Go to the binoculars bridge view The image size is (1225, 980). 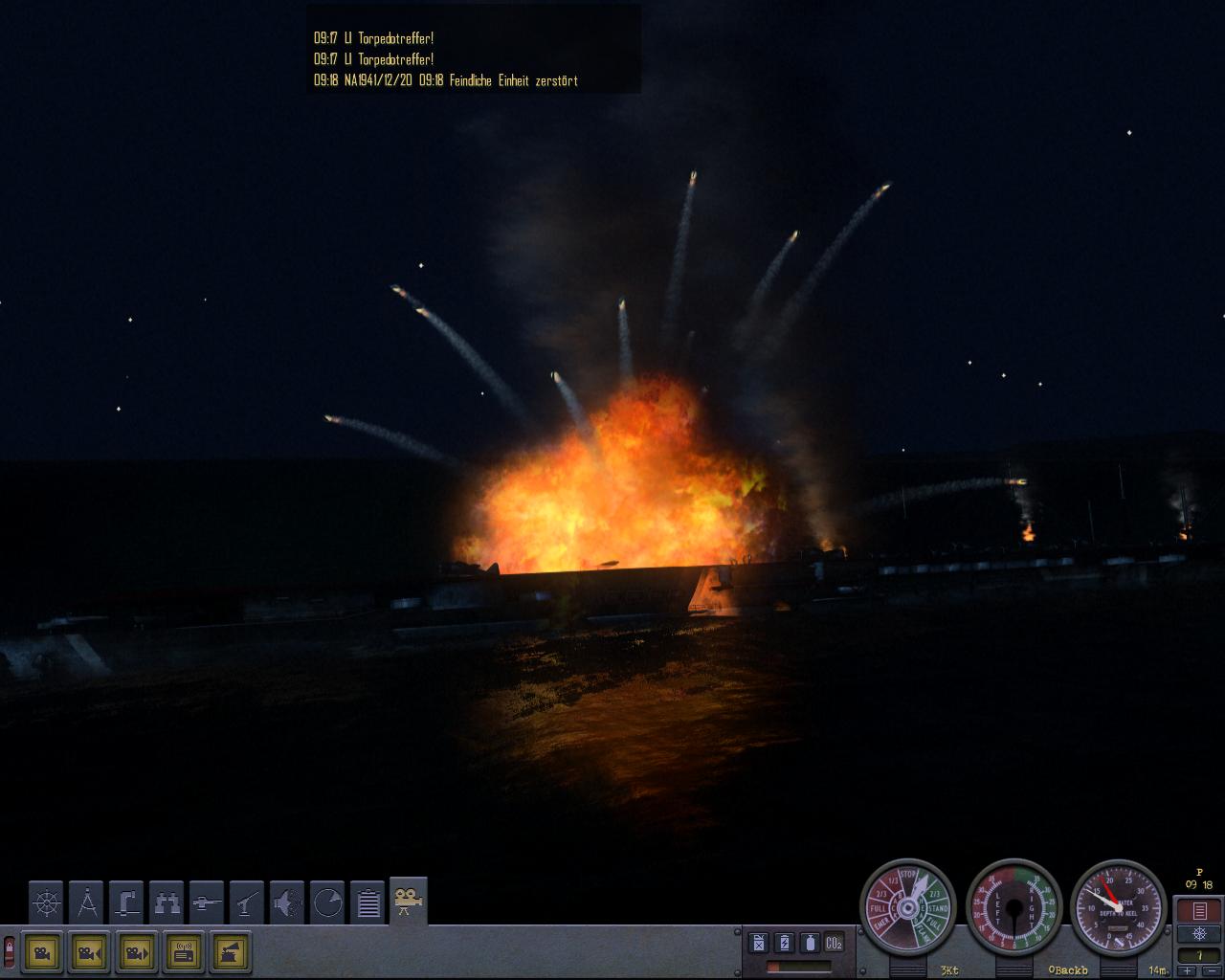click(167, 902)
